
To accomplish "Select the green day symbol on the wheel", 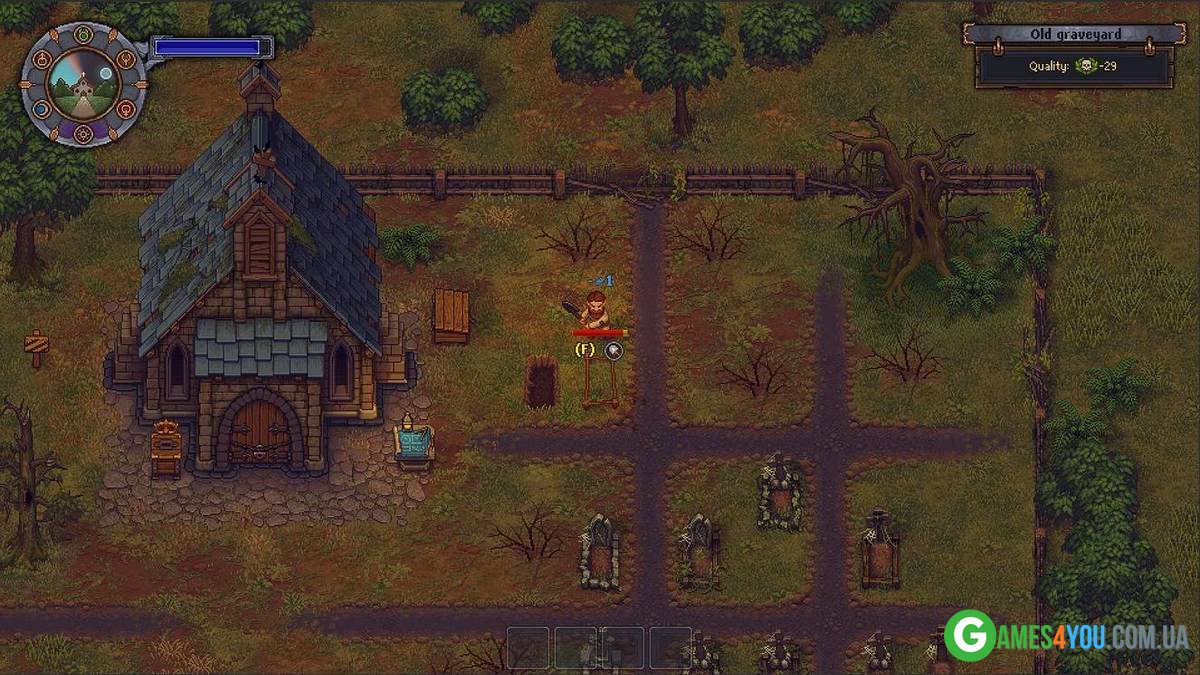I will point(84,35).
